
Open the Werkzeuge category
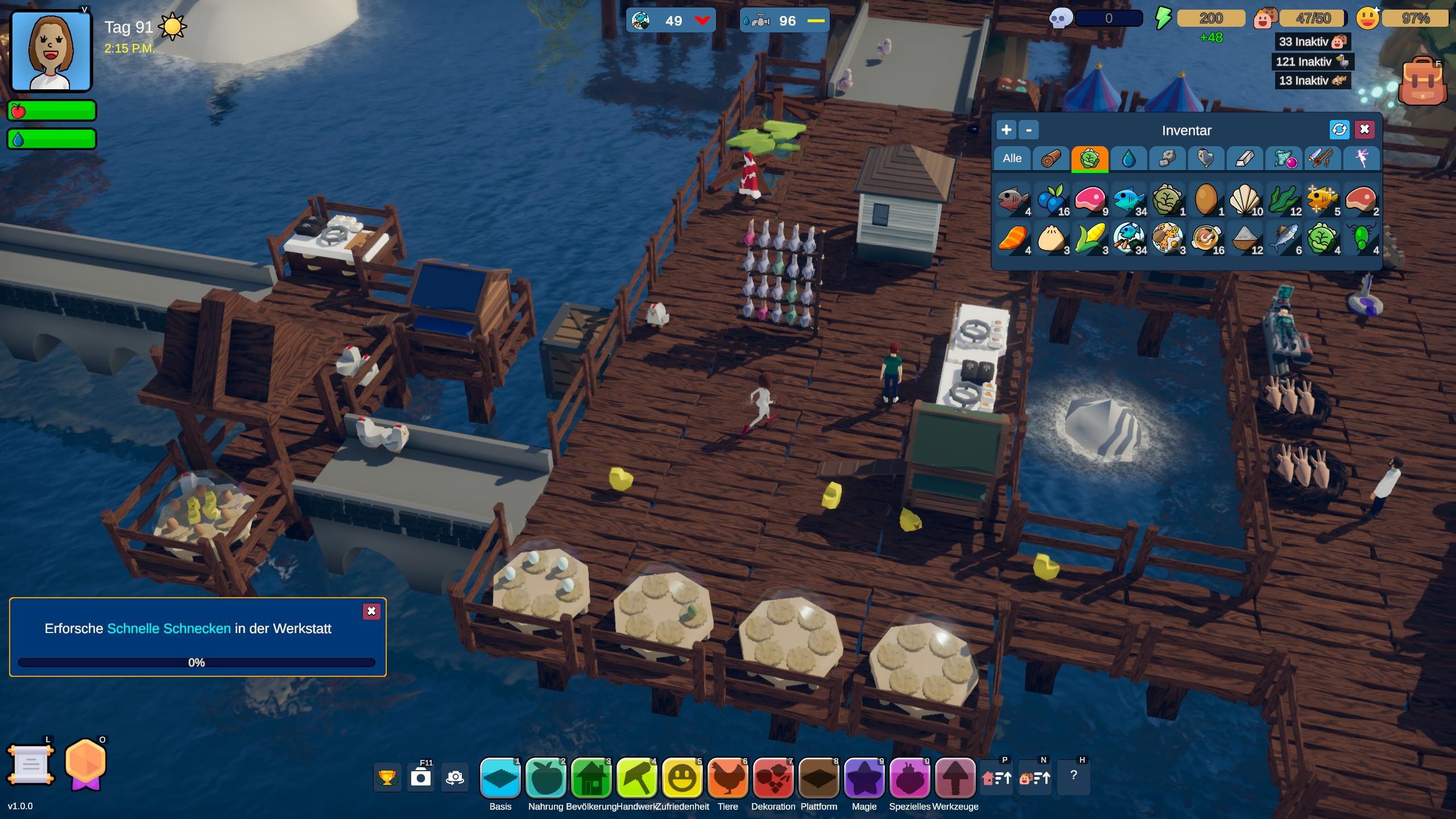pyautogui.click(x=955, y=778)
